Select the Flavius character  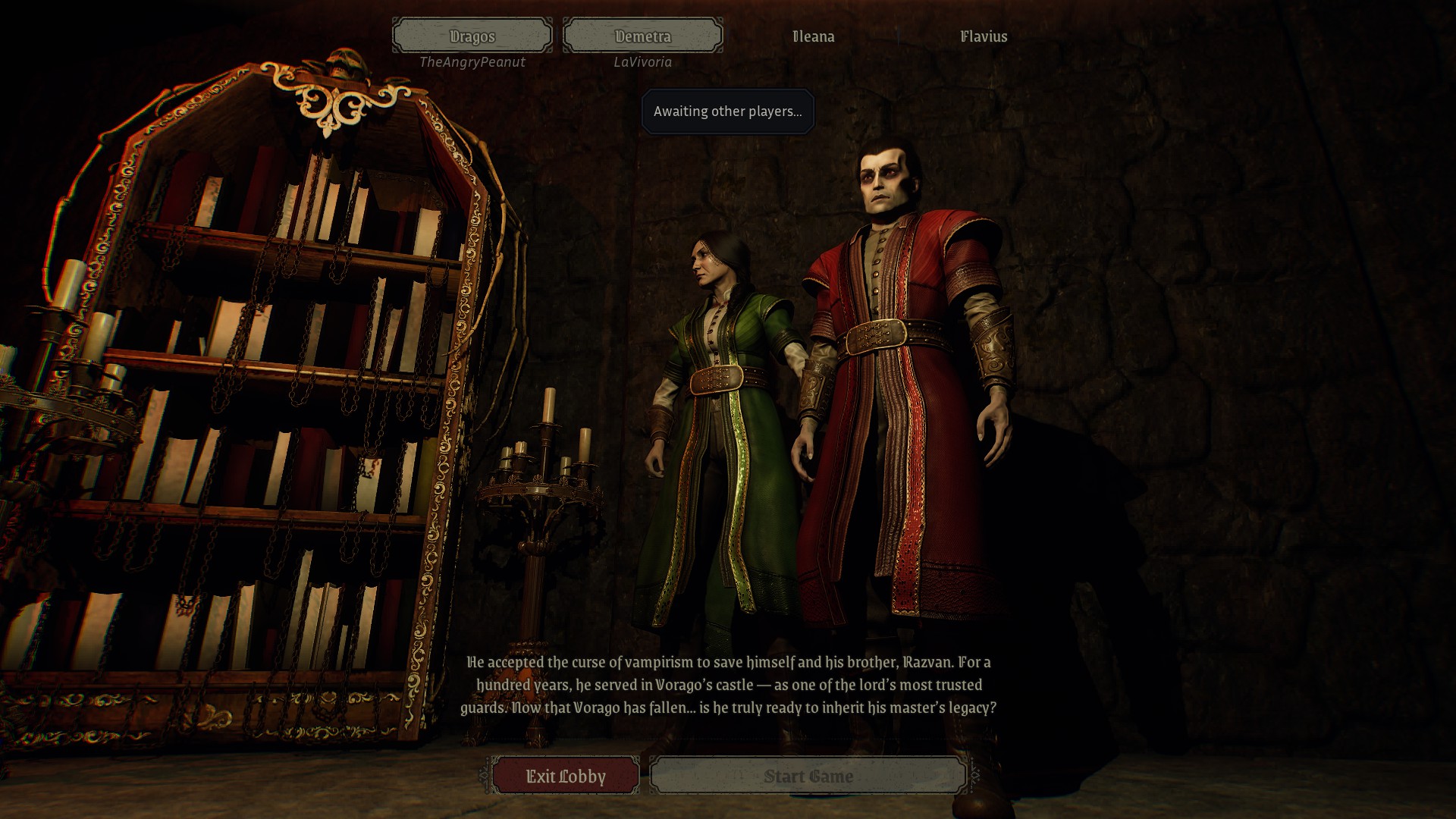[984, 36]
